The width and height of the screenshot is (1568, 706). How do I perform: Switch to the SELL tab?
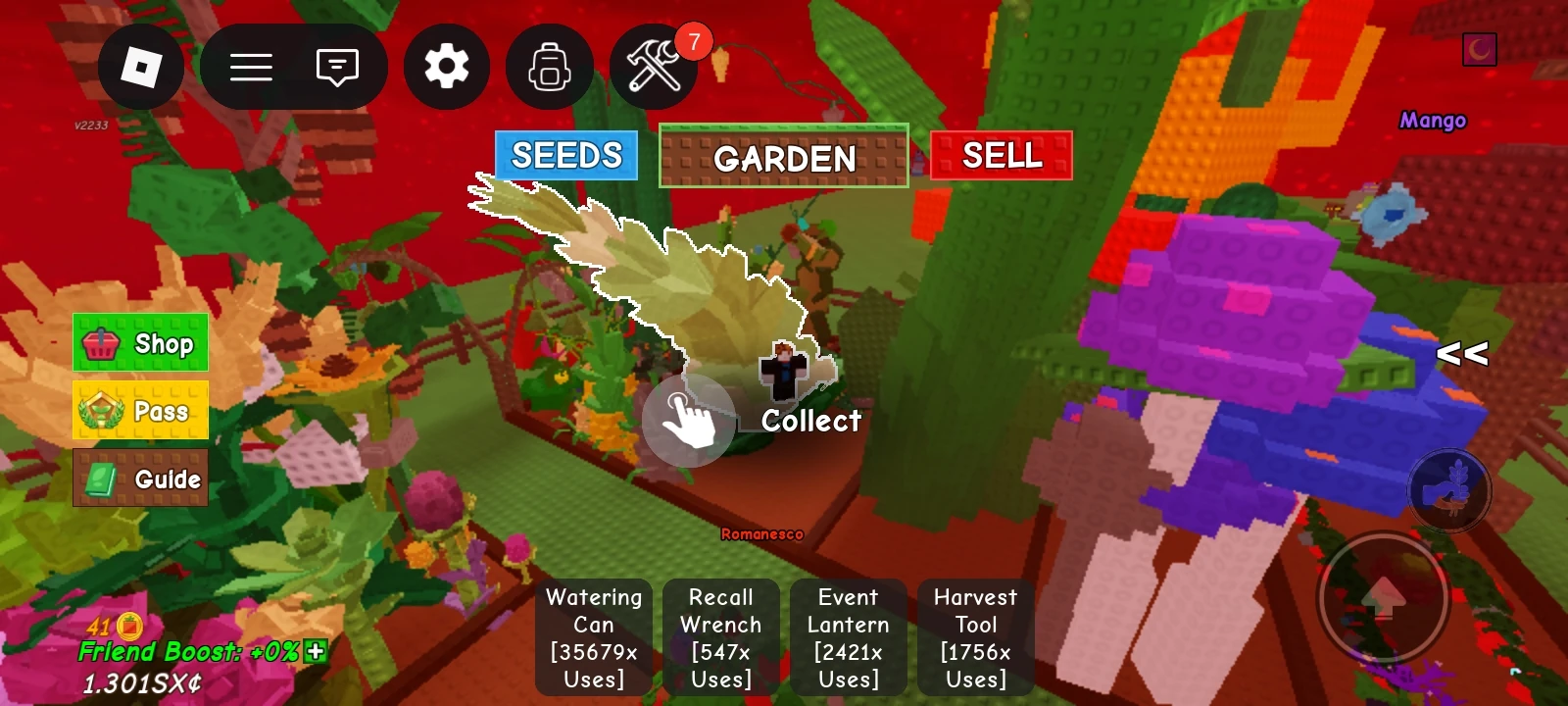1001,154
